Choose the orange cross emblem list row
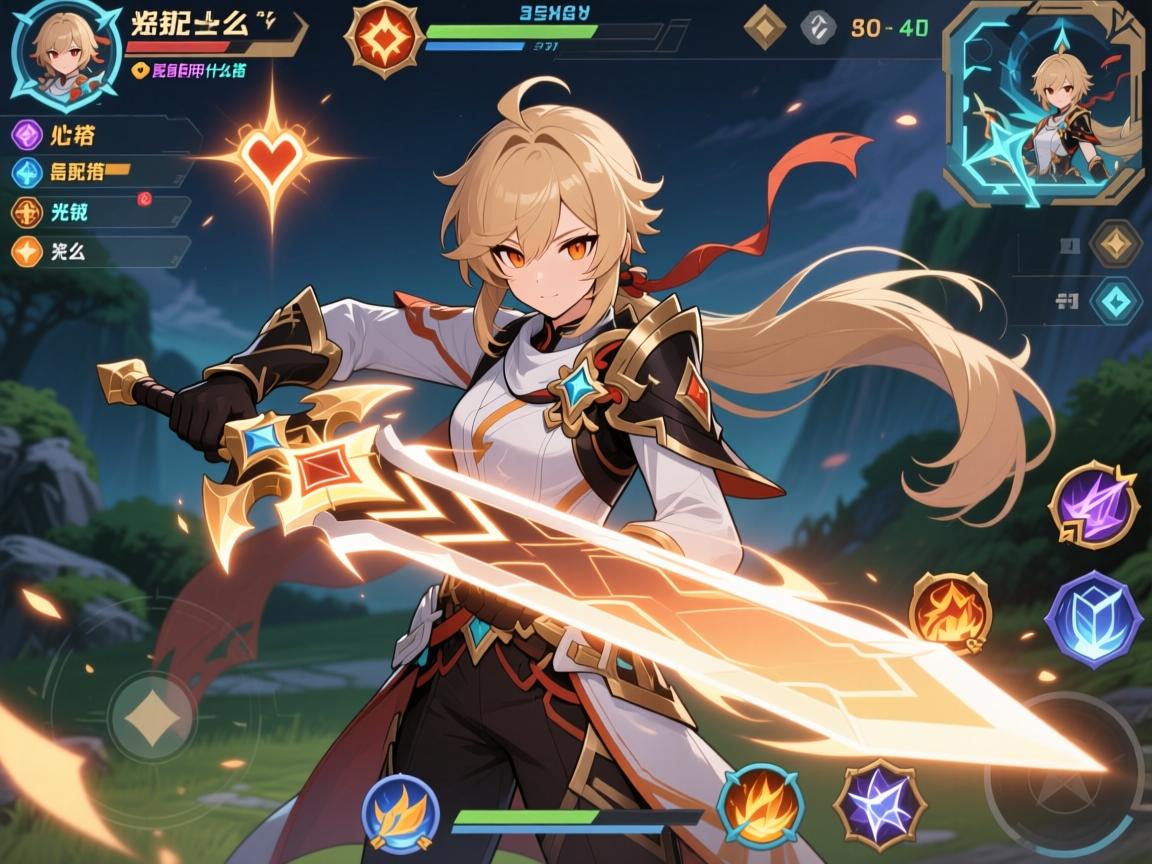1152x864 pixels. (x=100, y=211)
